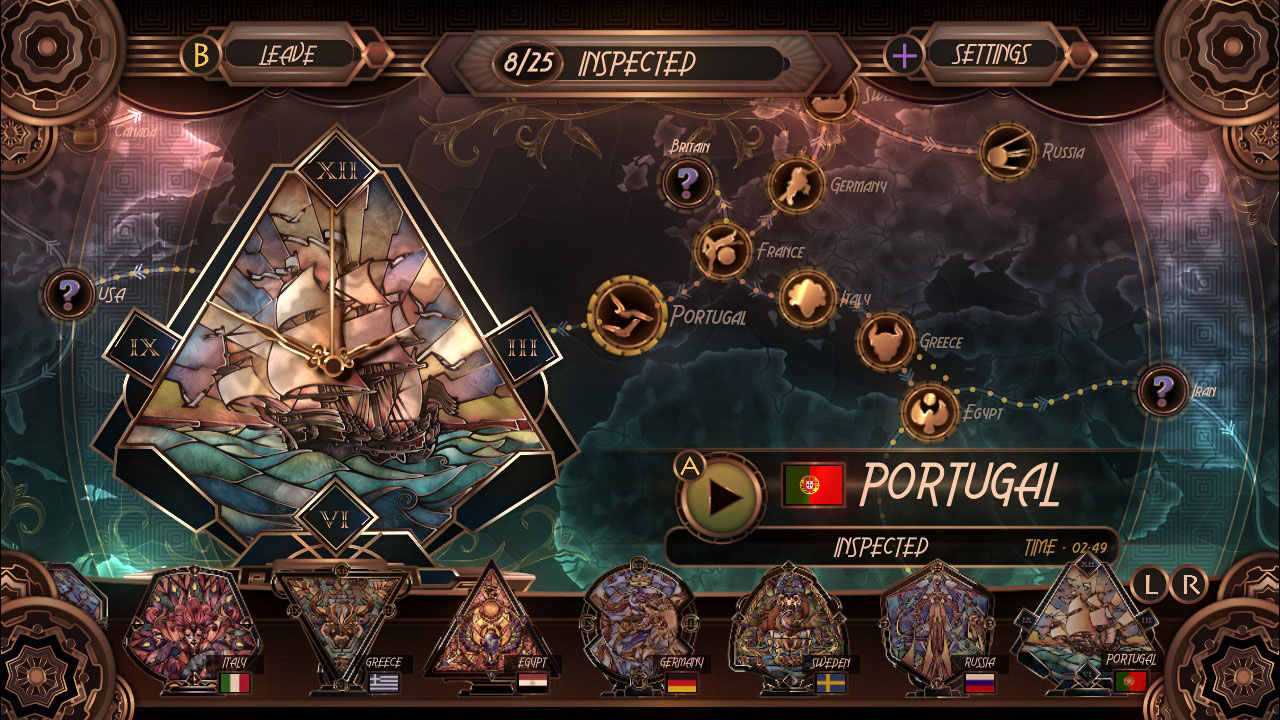Open the Italy puzzle thumbnail
The height and width of the screenshot is (720, 1280).
pos(190,625)
